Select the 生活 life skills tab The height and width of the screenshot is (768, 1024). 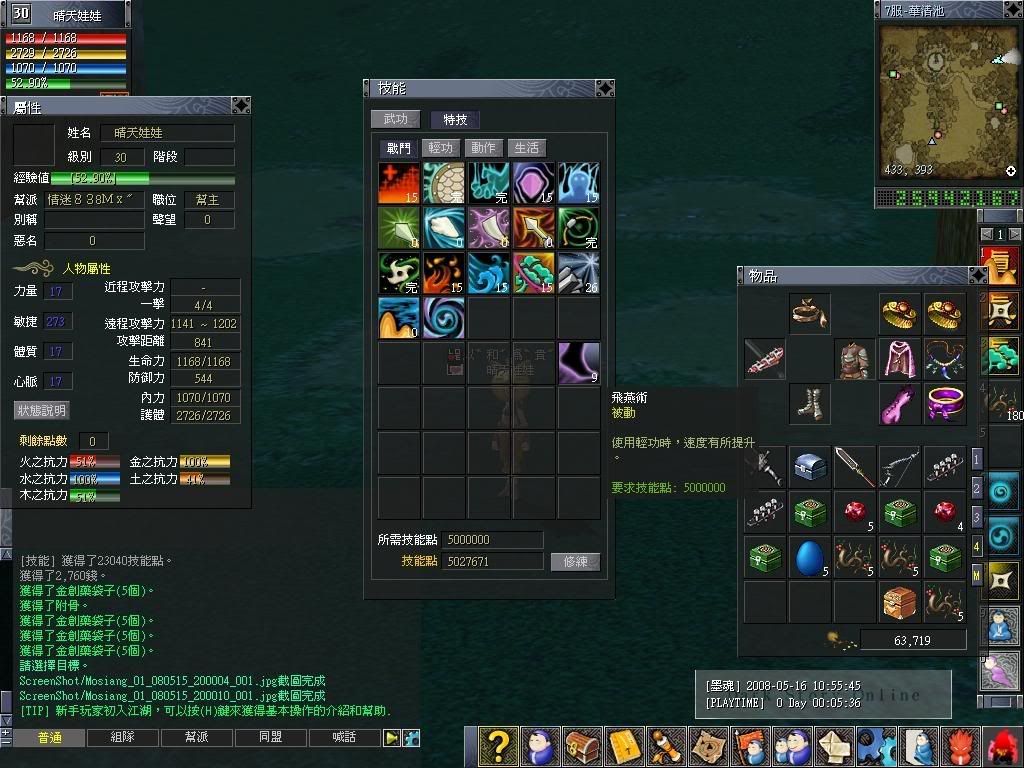point(527,148)
